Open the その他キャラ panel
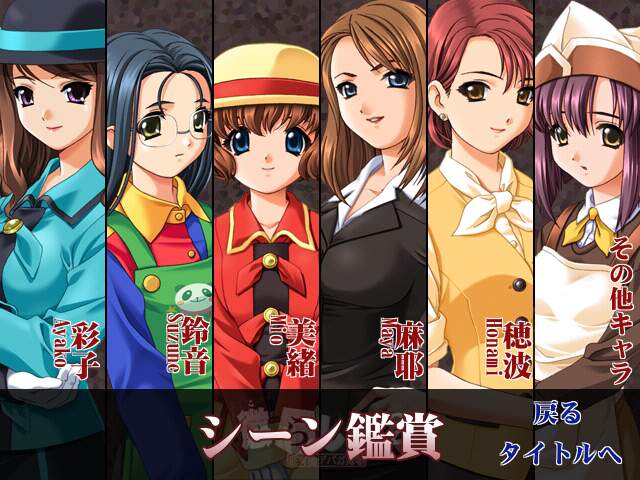The image size is (640, 480). pos(586,200)
